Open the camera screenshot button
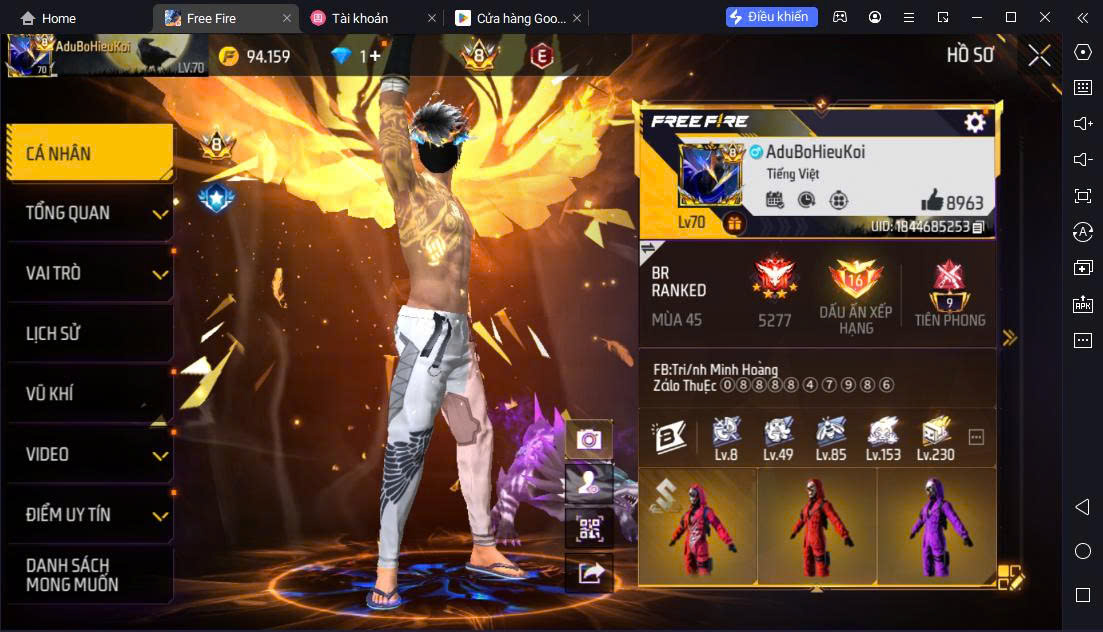1103x632 pixels. click(x=589, y=439)
